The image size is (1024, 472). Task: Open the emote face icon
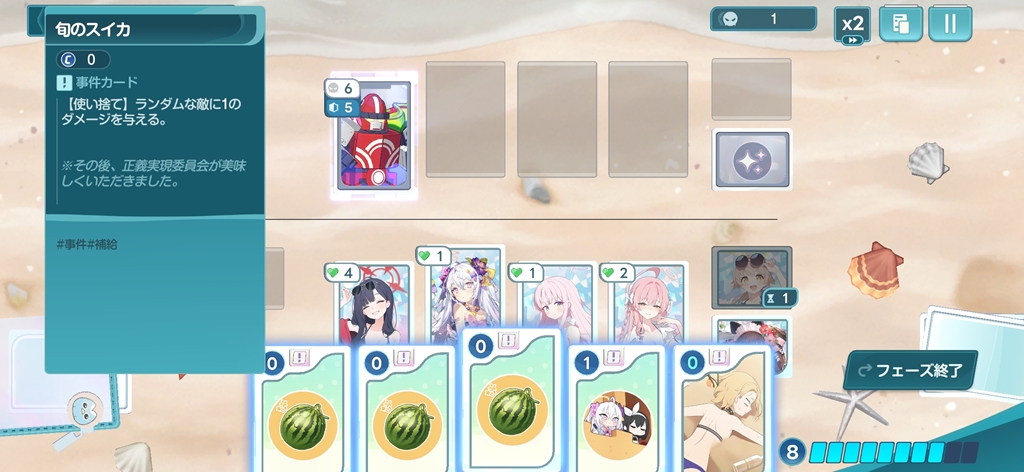(84, 410)
